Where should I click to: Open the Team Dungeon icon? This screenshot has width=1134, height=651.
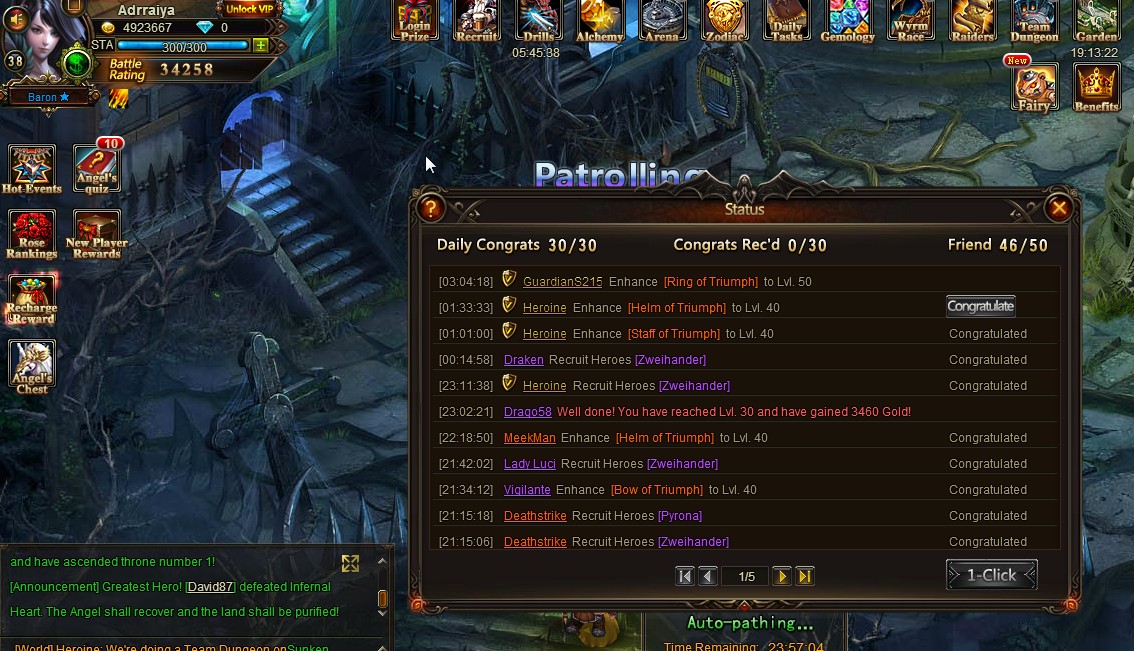[x=1034, y=20]
